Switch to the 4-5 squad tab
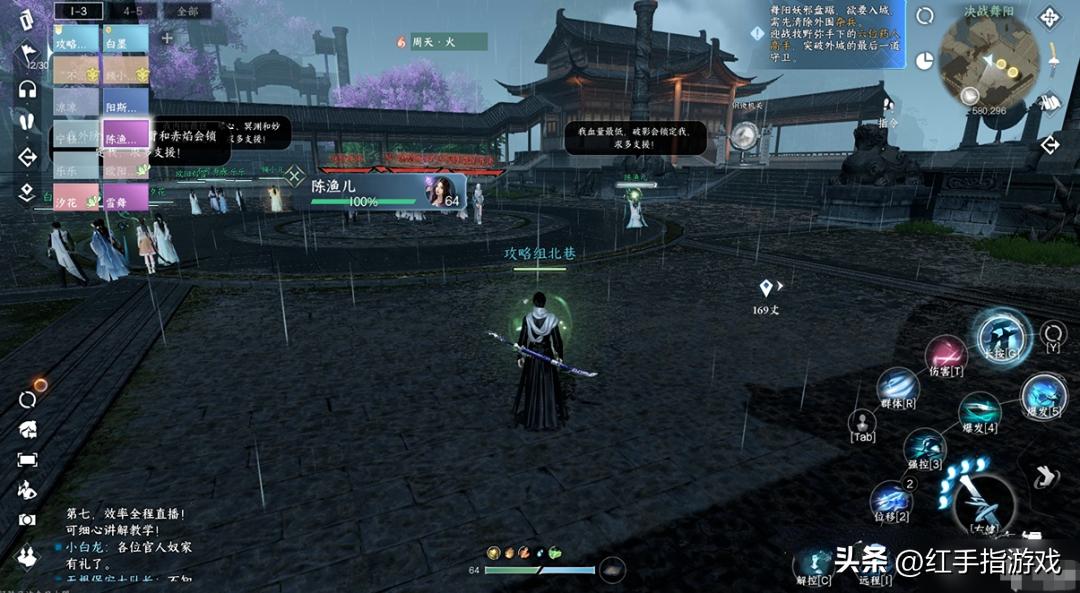 click(132, 11)
